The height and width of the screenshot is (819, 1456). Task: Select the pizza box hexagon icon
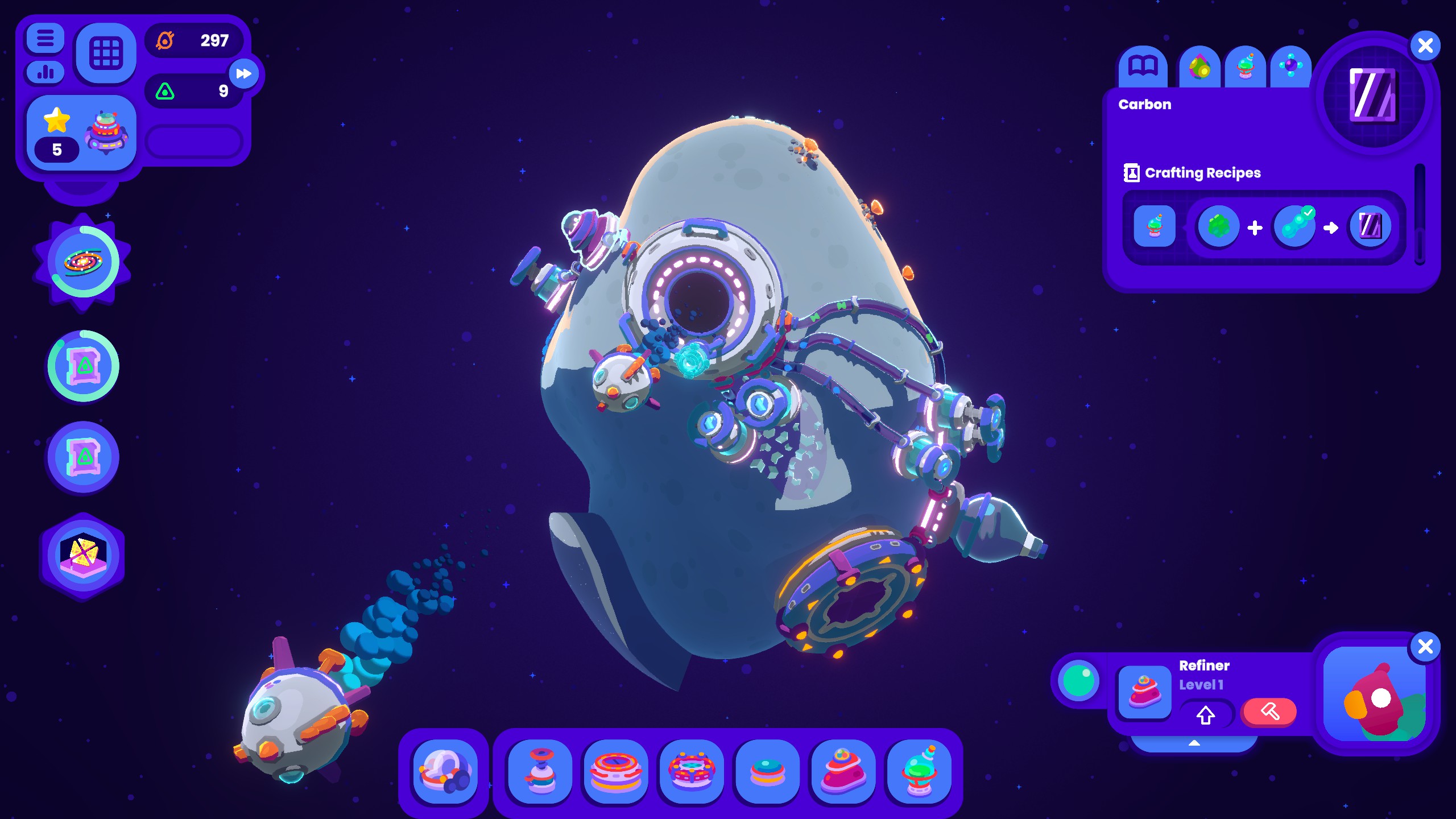[x=83, y=556]
